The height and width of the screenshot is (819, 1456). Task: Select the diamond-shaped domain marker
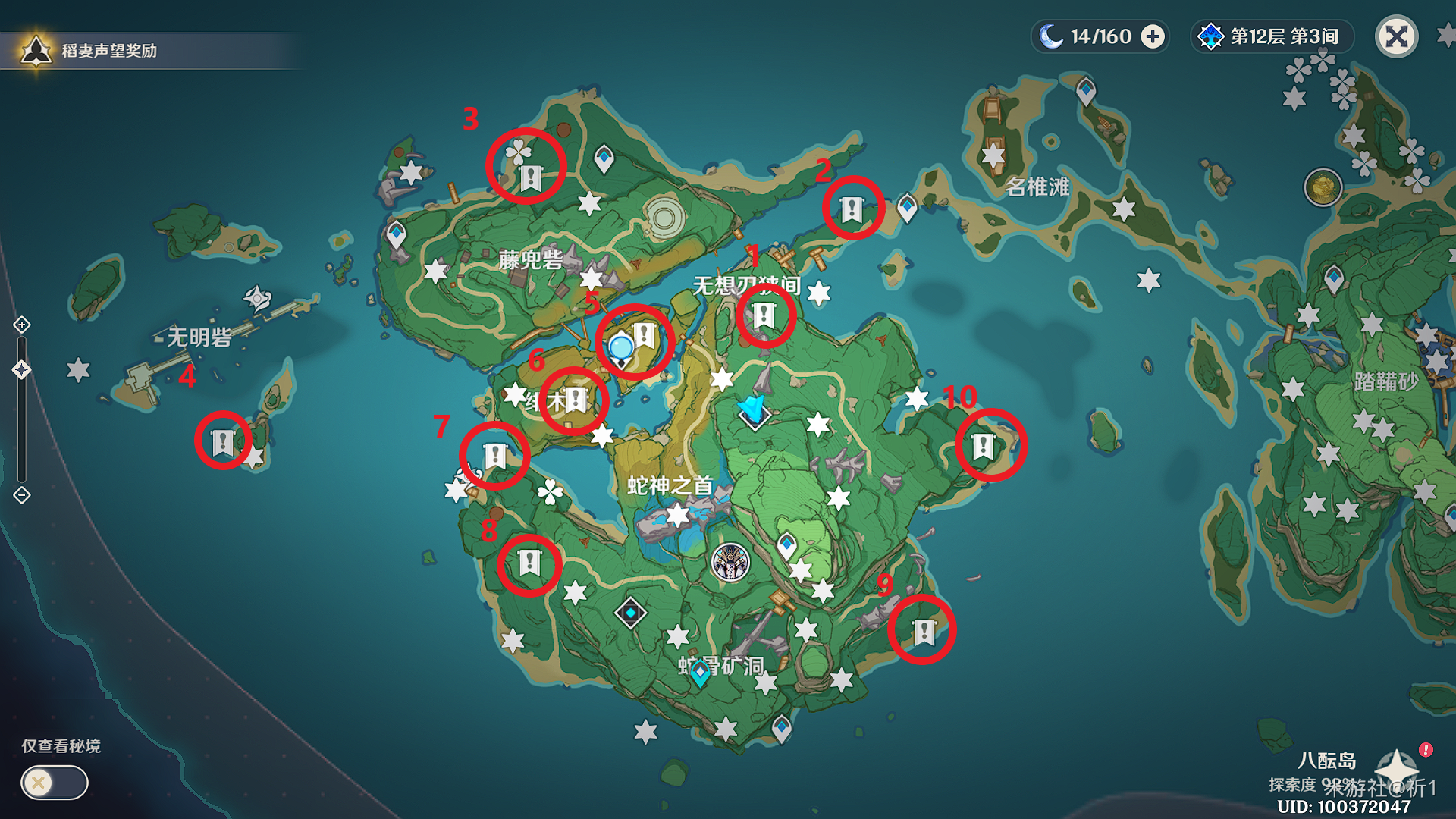tap(630, 612)
